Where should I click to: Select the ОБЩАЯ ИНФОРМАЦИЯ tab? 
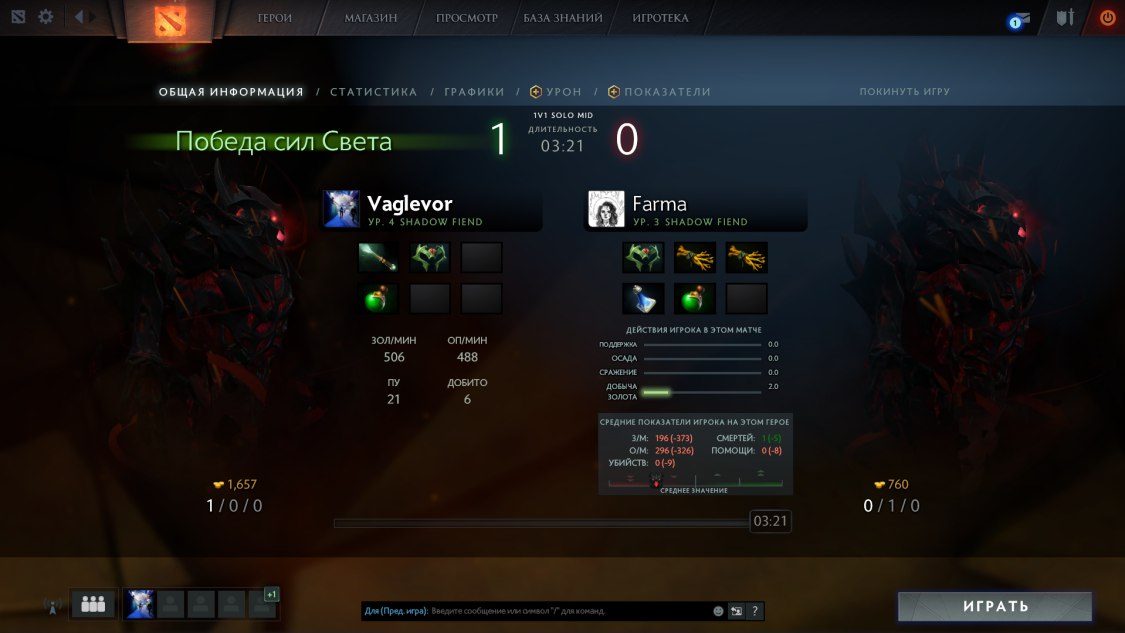click(x=231, y=92)
